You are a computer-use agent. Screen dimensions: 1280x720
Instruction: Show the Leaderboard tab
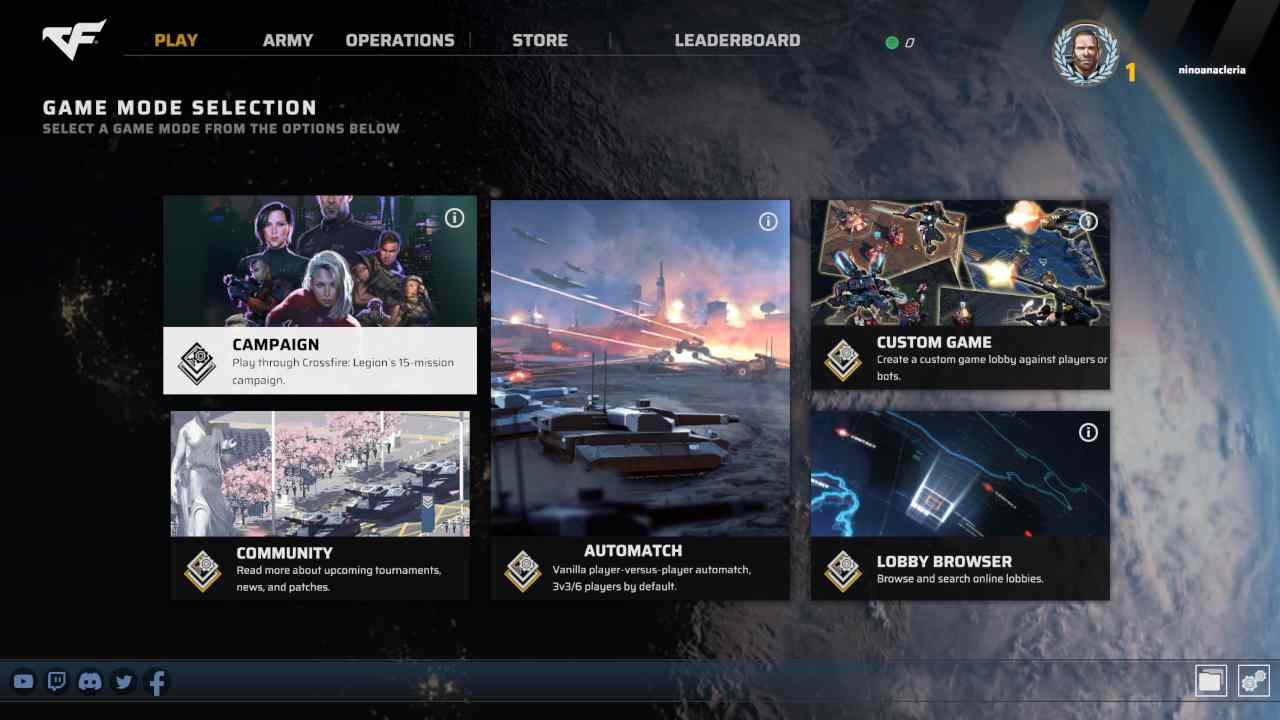tap(737, 41)
